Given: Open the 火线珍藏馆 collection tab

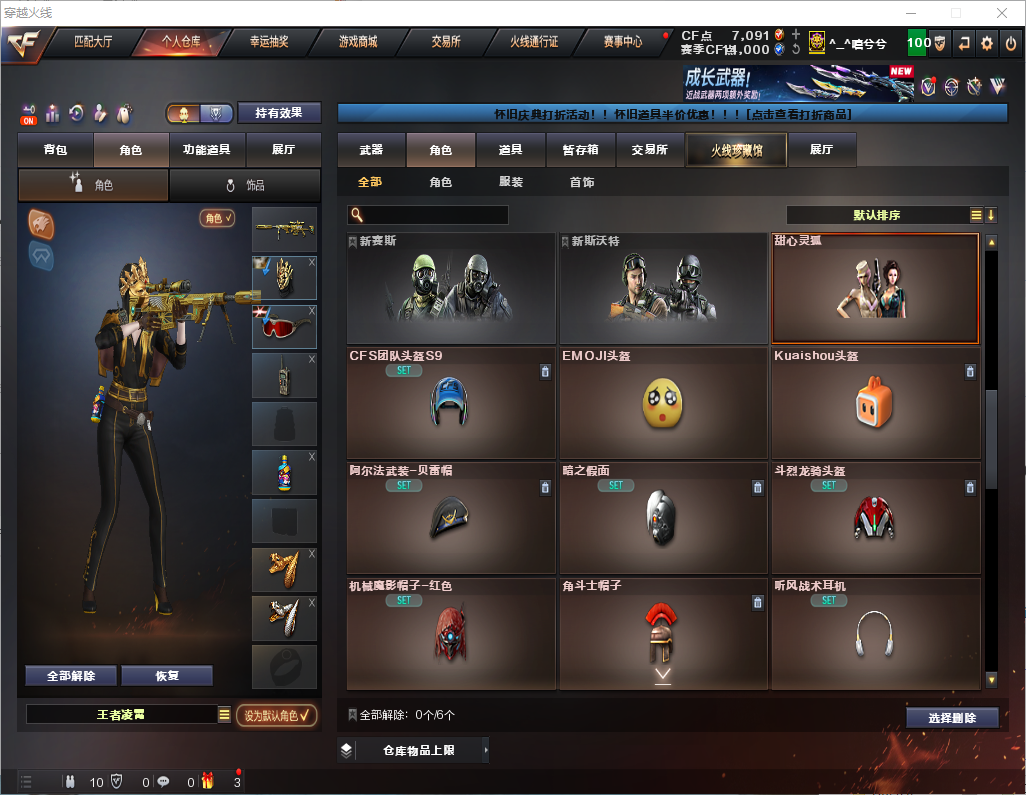Looking at the screenshot, I should click(735, 150).
